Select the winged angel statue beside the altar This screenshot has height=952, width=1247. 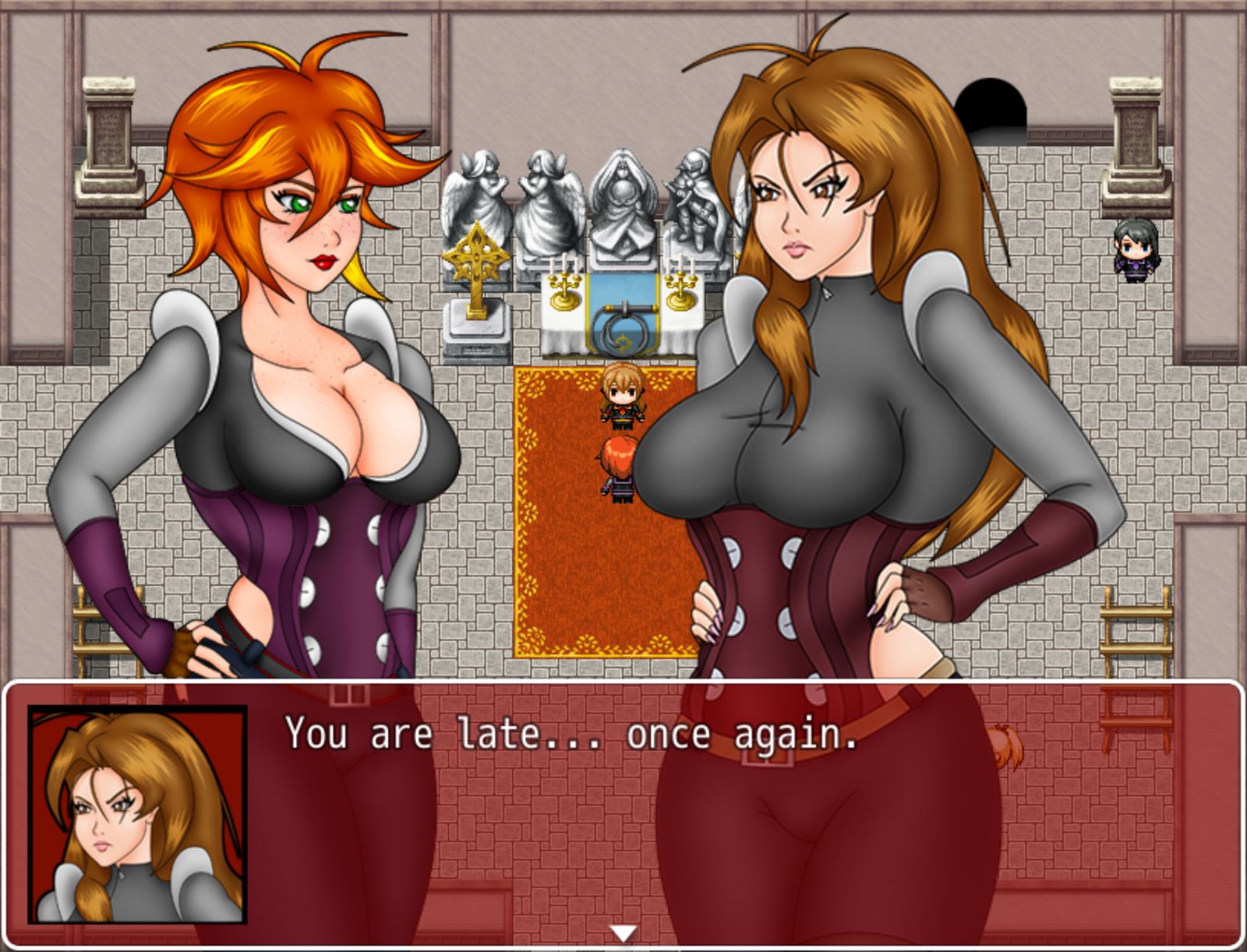click(x=475, y=187)
